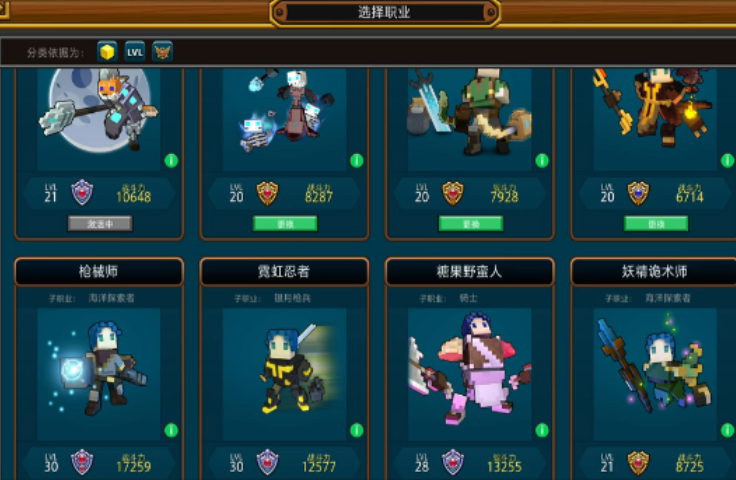
Task: Open info icon on the moon-background class card
Action: coord(171,160)
